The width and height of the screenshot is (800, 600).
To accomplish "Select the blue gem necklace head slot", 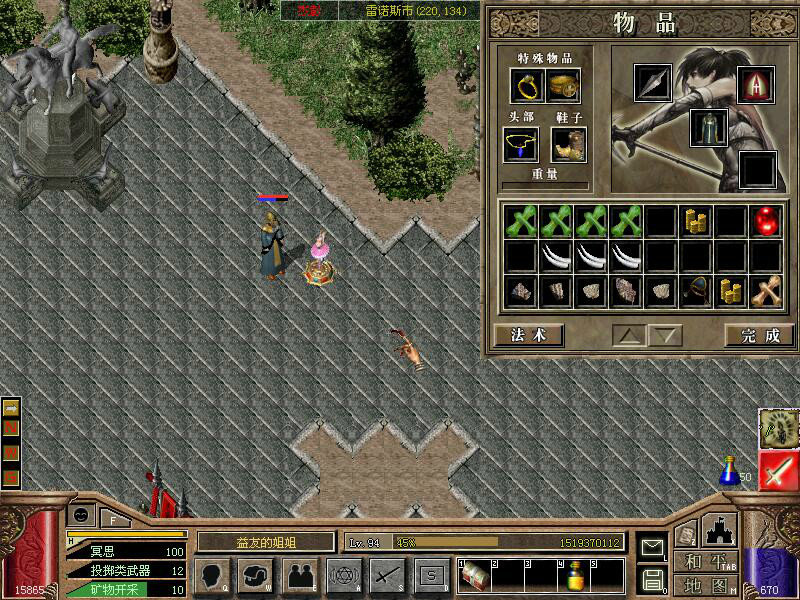I will (x=520, y=145).
